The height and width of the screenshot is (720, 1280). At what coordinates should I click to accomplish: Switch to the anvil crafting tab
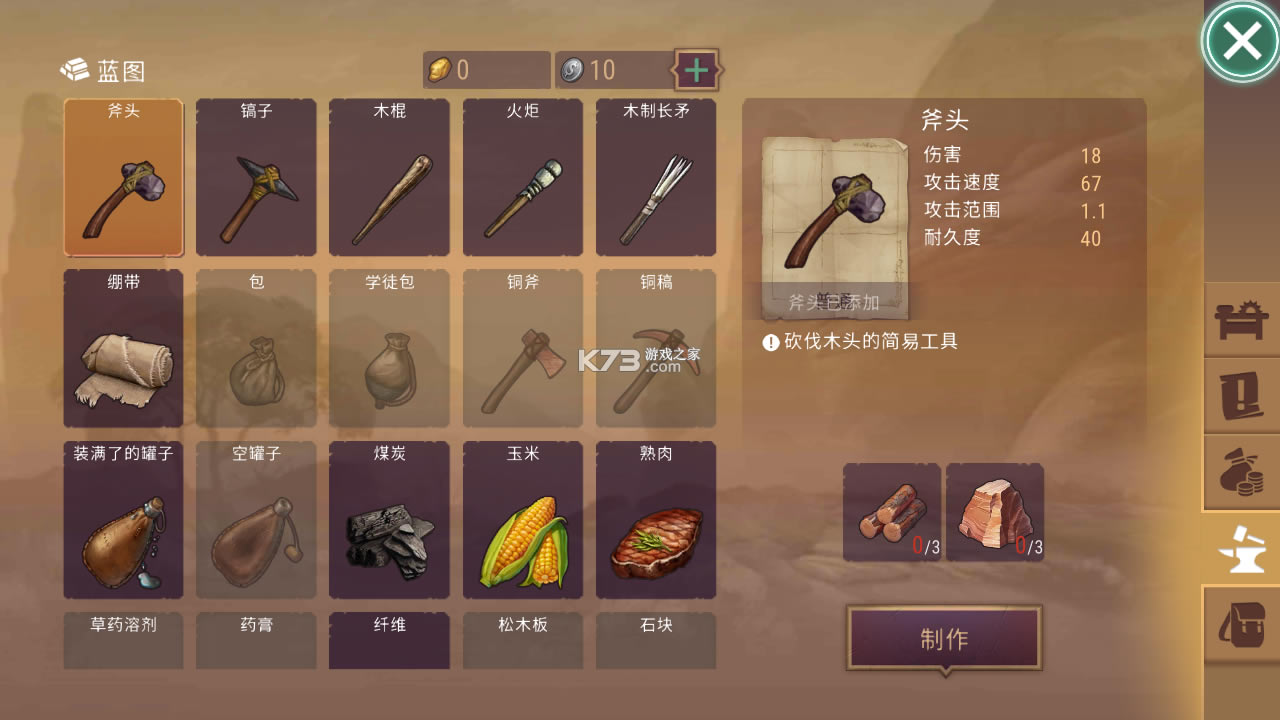(1241, 548)
